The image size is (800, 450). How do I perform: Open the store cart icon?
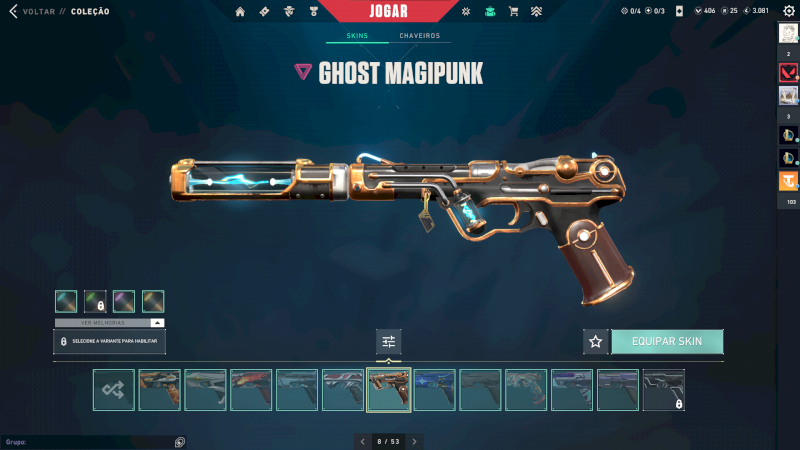[x=513, y=11]
